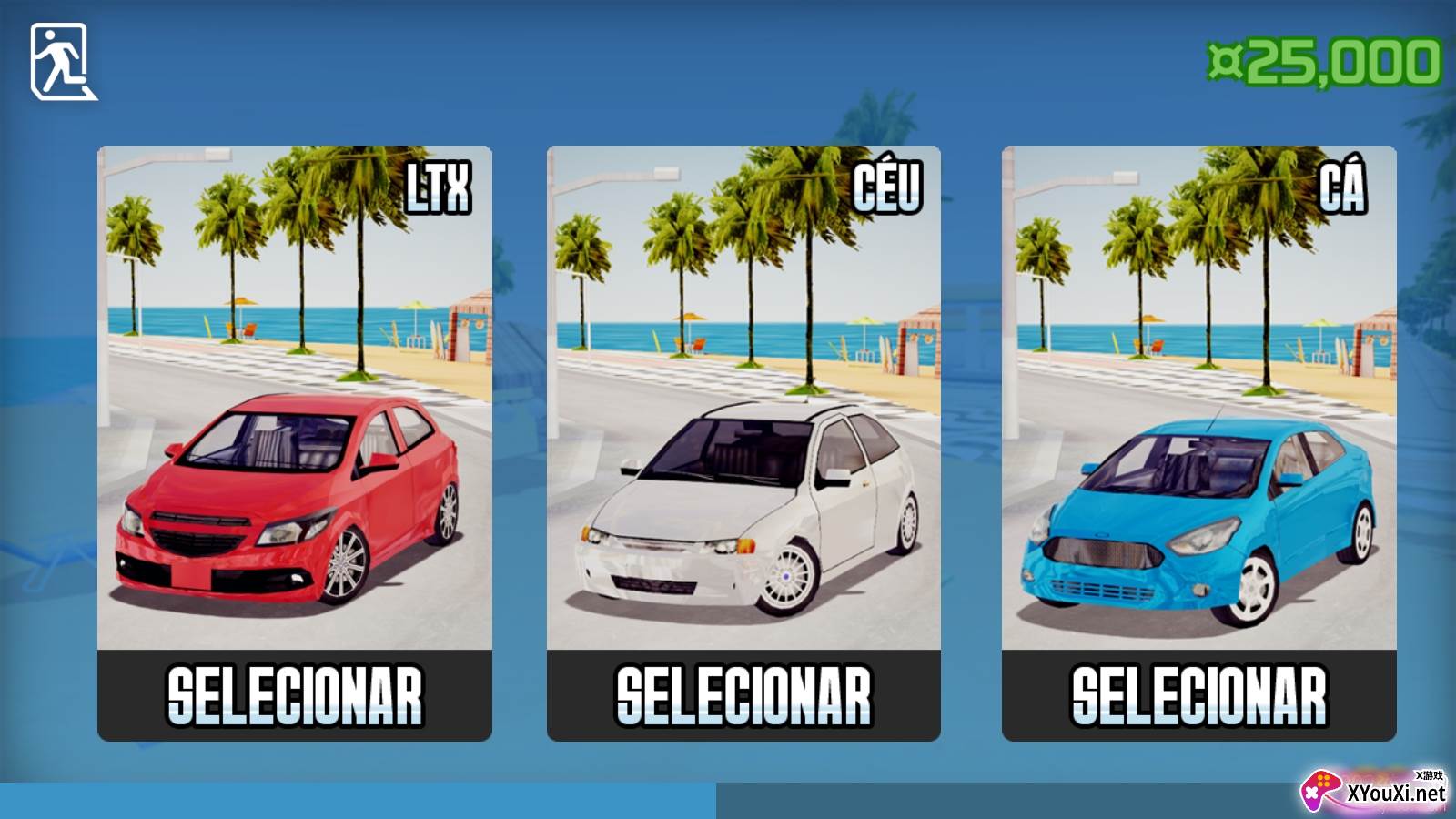This screenshot has width=1456, height=819.
Task: Tap the blue CÁ car picture
Action: pyautogui.click(x=1198, y=398)
